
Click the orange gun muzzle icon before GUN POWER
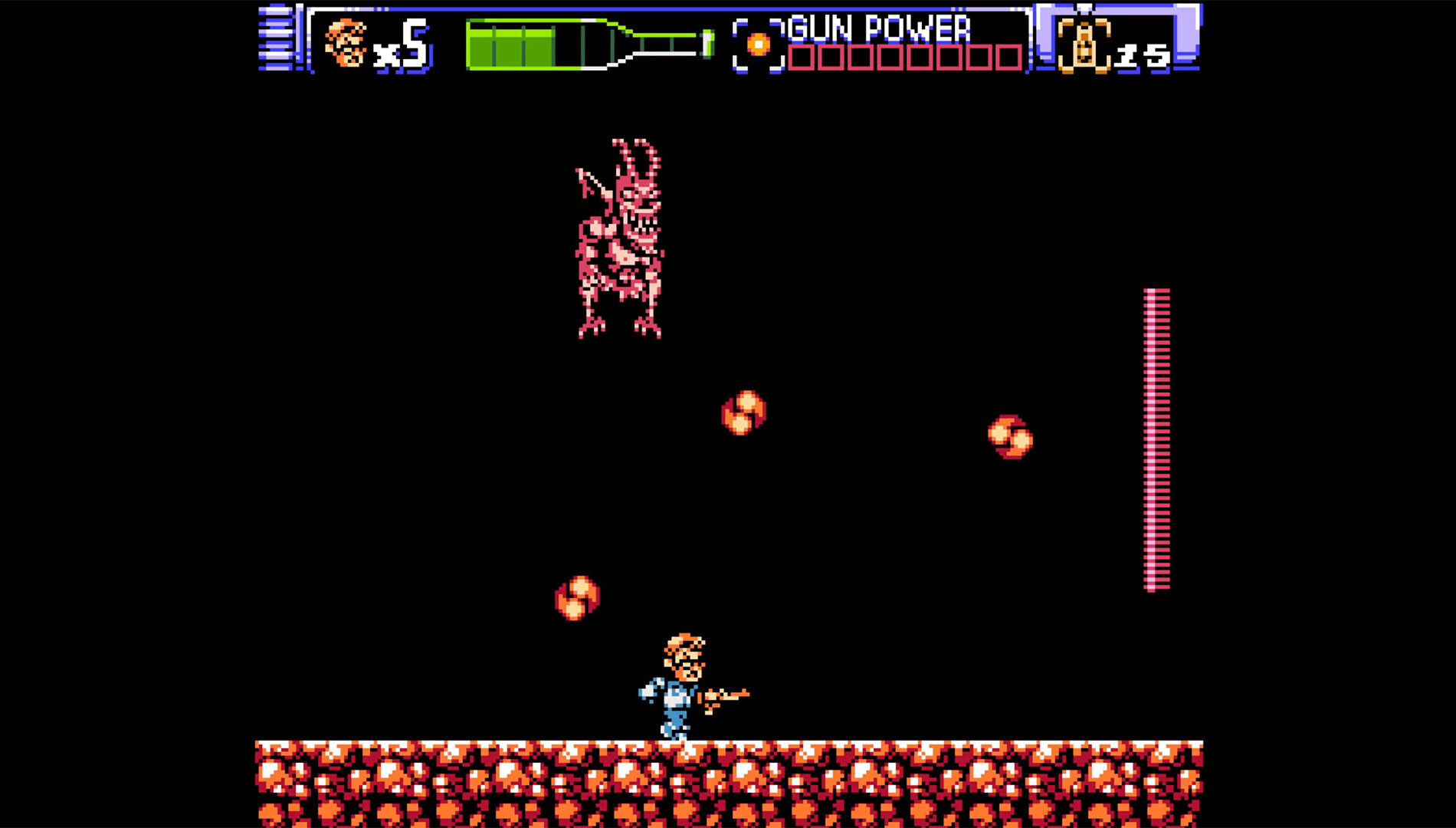click(x=757, y=44)
